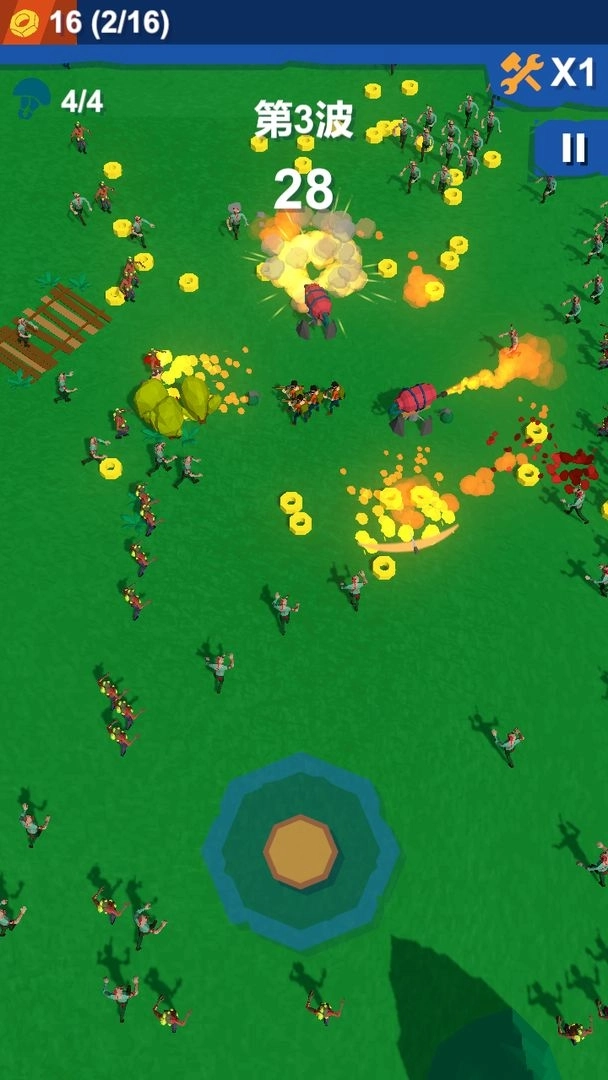Toggle the X1 game speed button
This screenshot has height=1080, width=608.
coord(549,72)
